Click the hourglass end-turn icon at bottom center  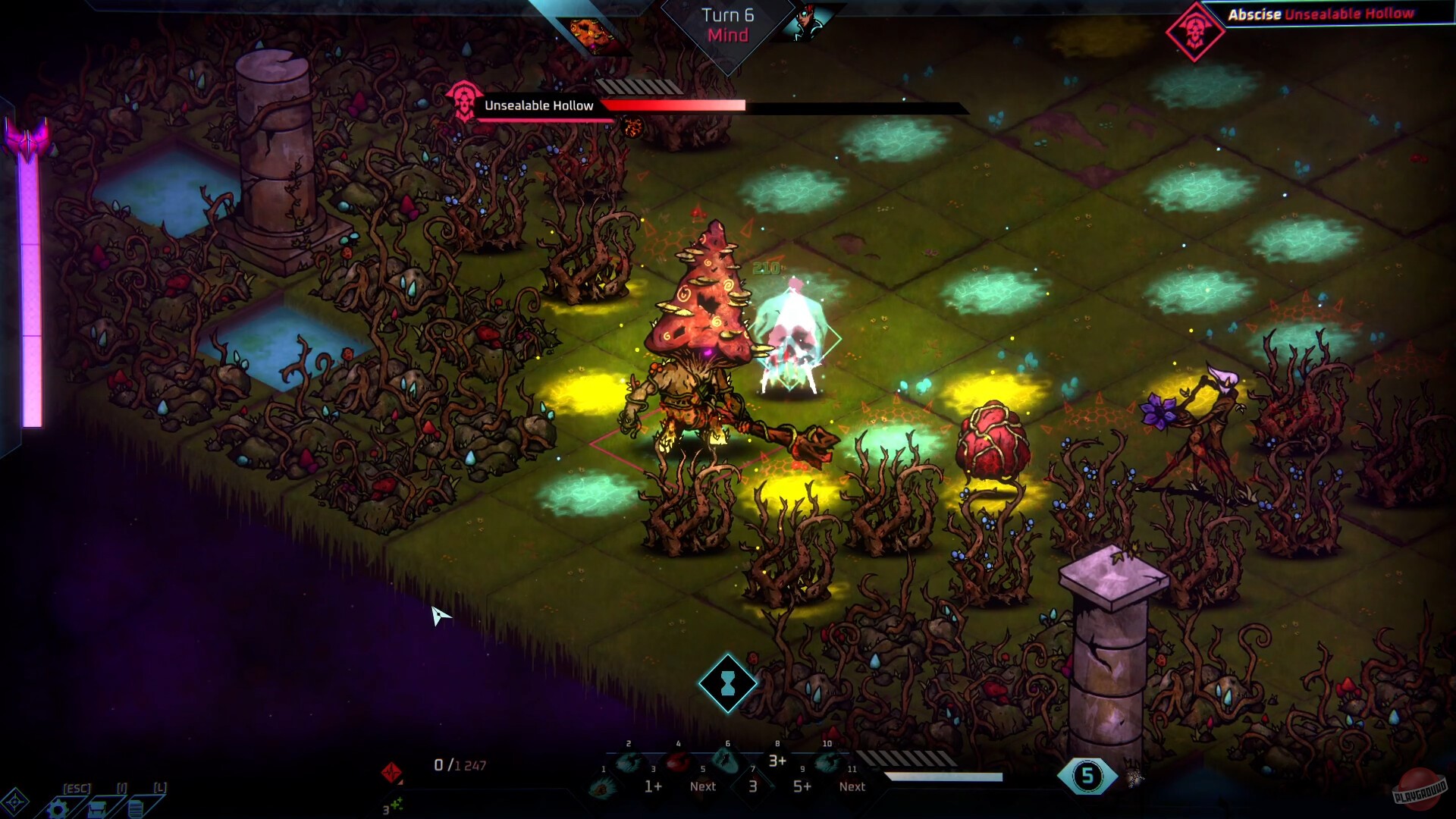click(x=727, y=682)
